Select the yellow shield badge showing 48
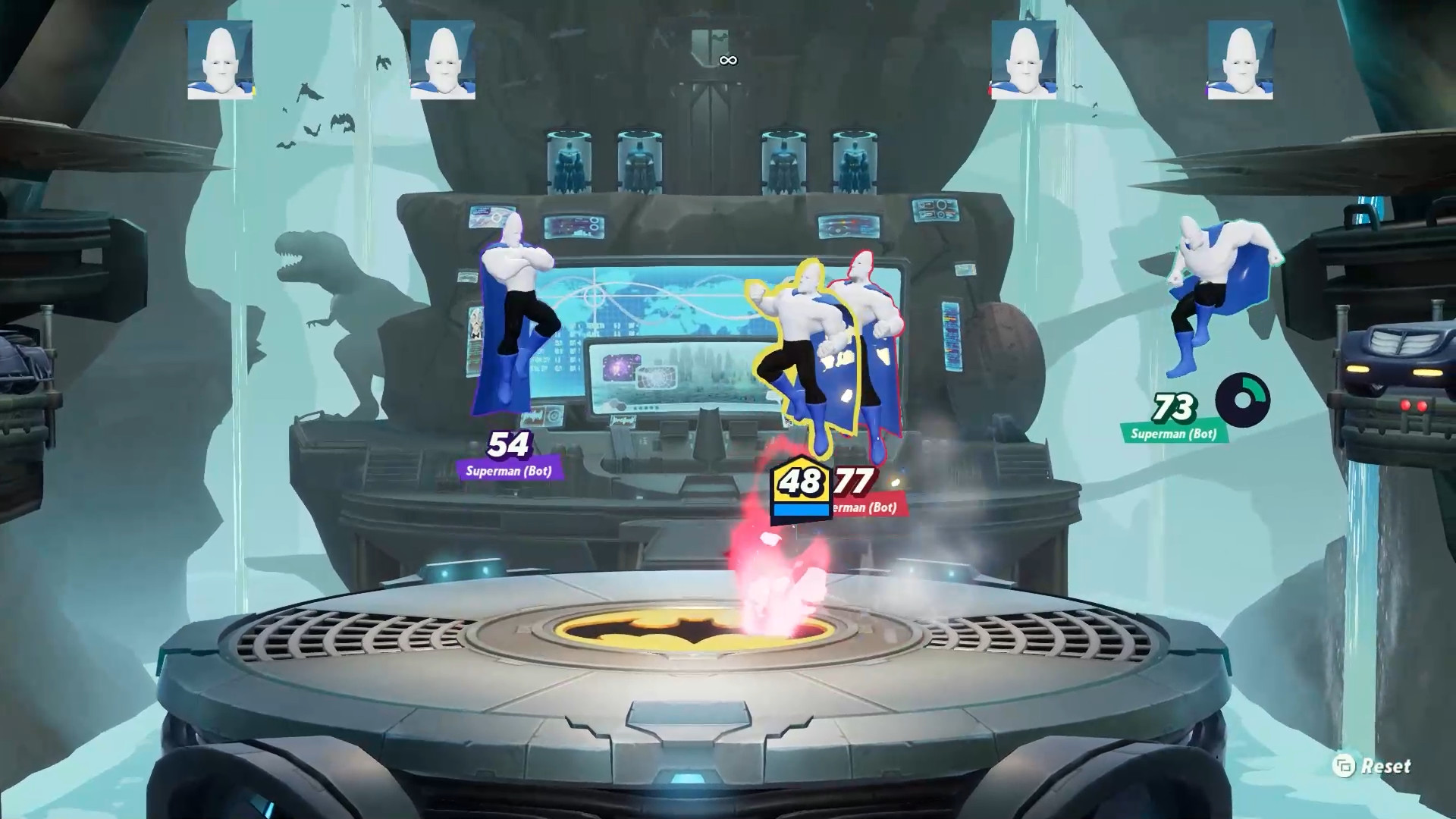The image size is (1456, 819). [x=801, y=481]
